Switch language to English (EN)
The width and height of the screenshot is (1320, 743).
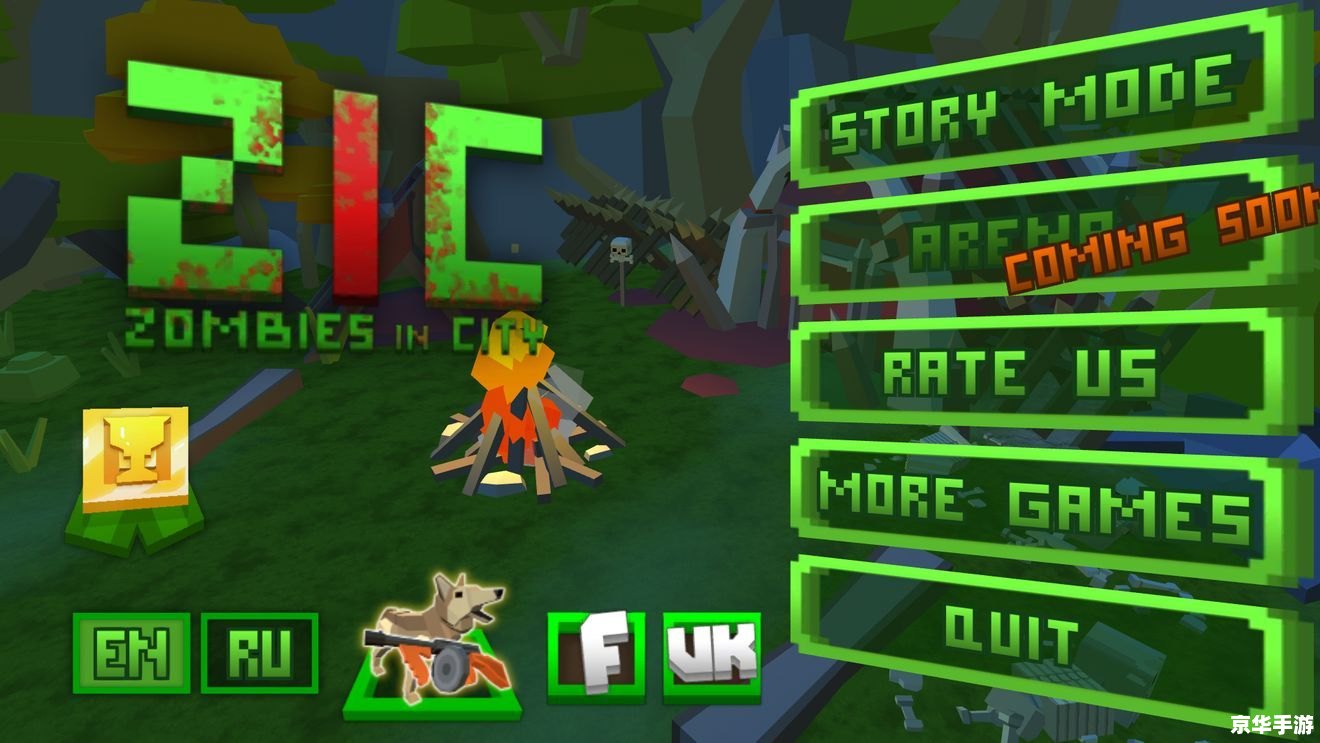(x=131, y=654)
